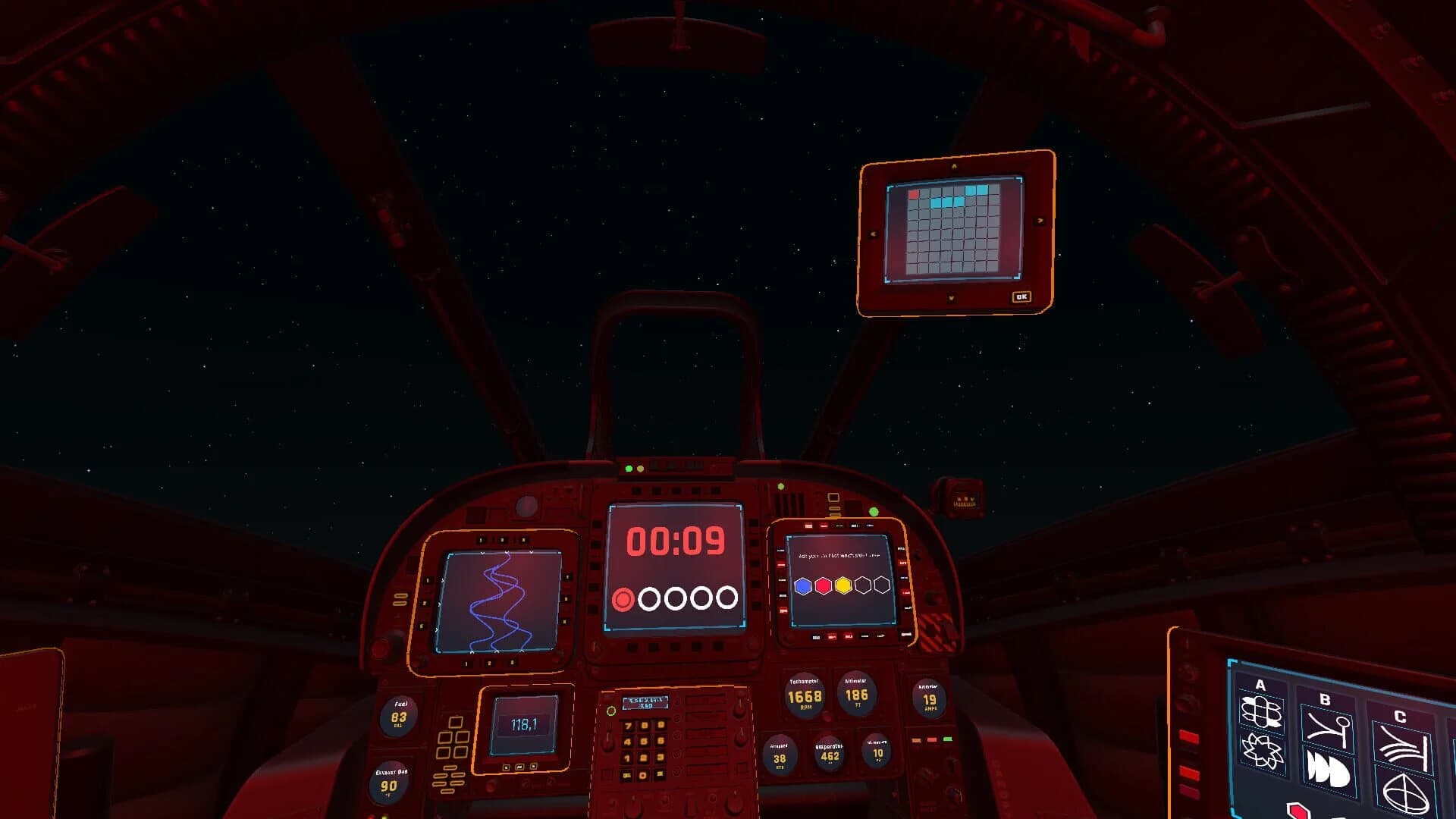Click the red hexagon icon below column B
1456x819 pixels.
coord(1300,811)
